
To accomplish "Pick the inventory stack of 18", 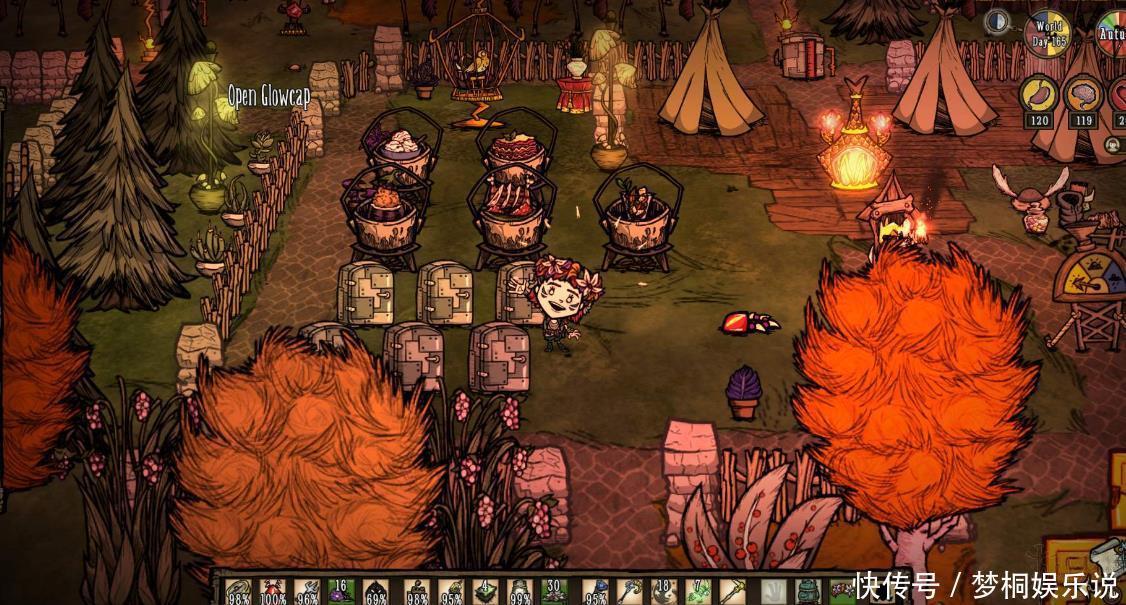I will [x=663, y=591].
